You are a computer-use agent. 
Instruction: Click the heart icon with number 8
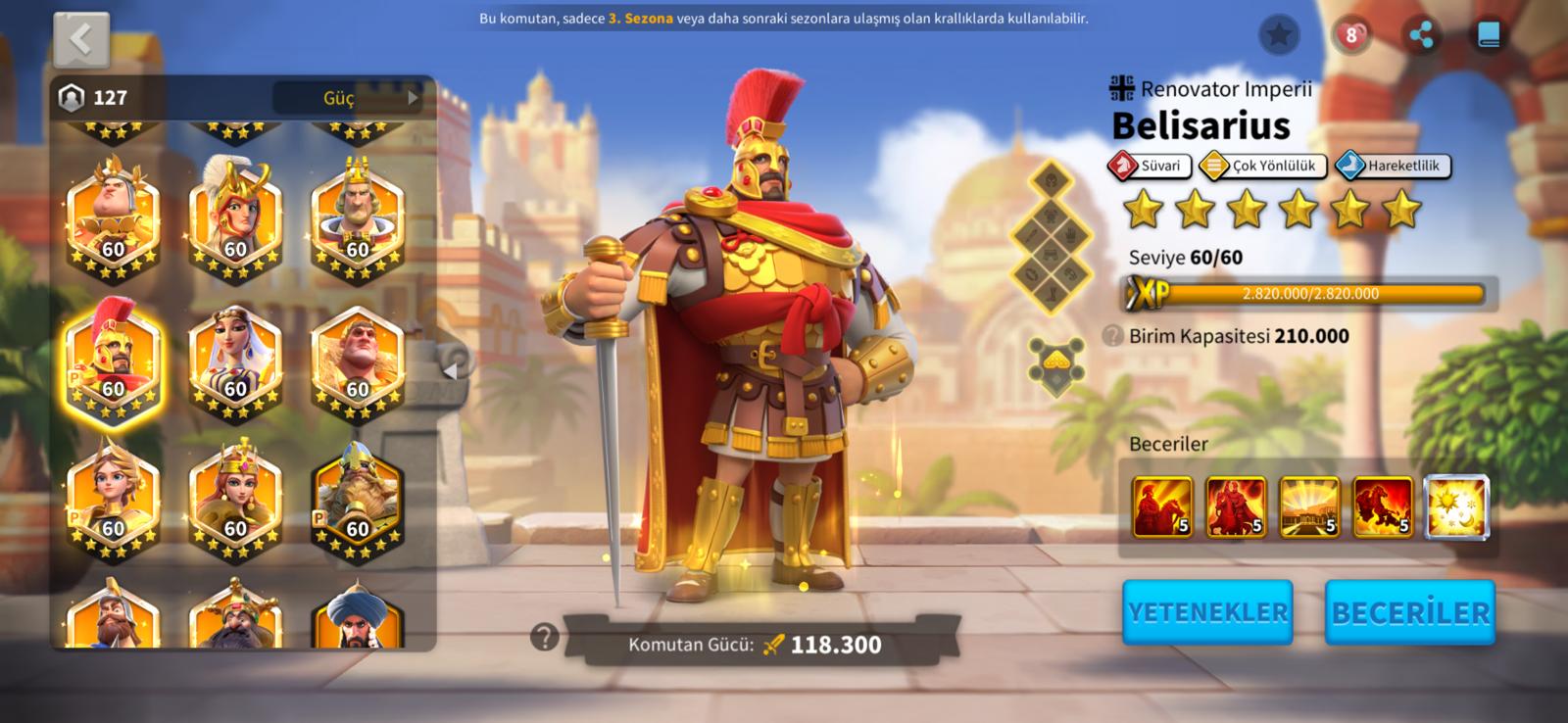(1351, 36)
